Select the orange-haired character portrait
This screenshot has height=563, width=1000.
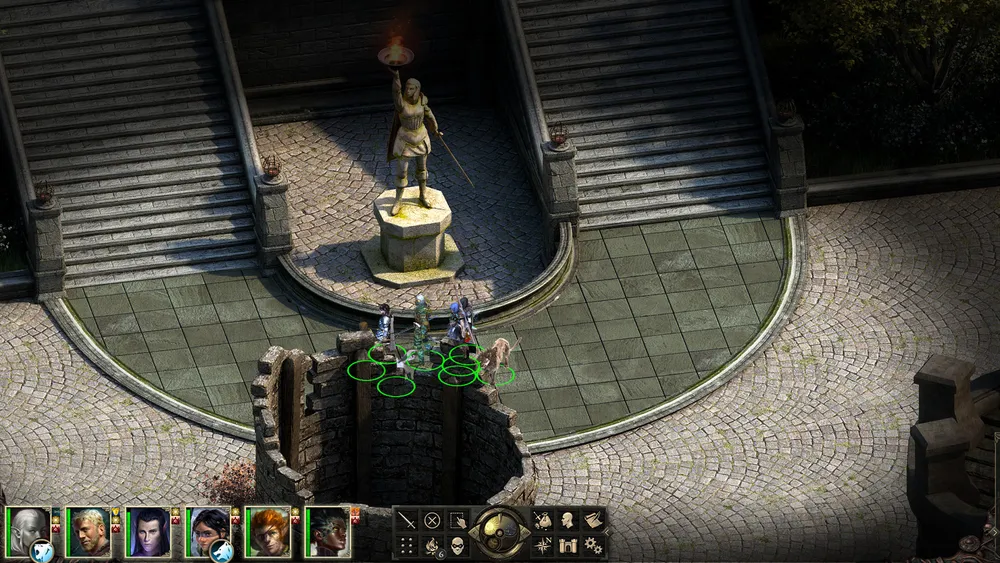[x=267, y=531]
